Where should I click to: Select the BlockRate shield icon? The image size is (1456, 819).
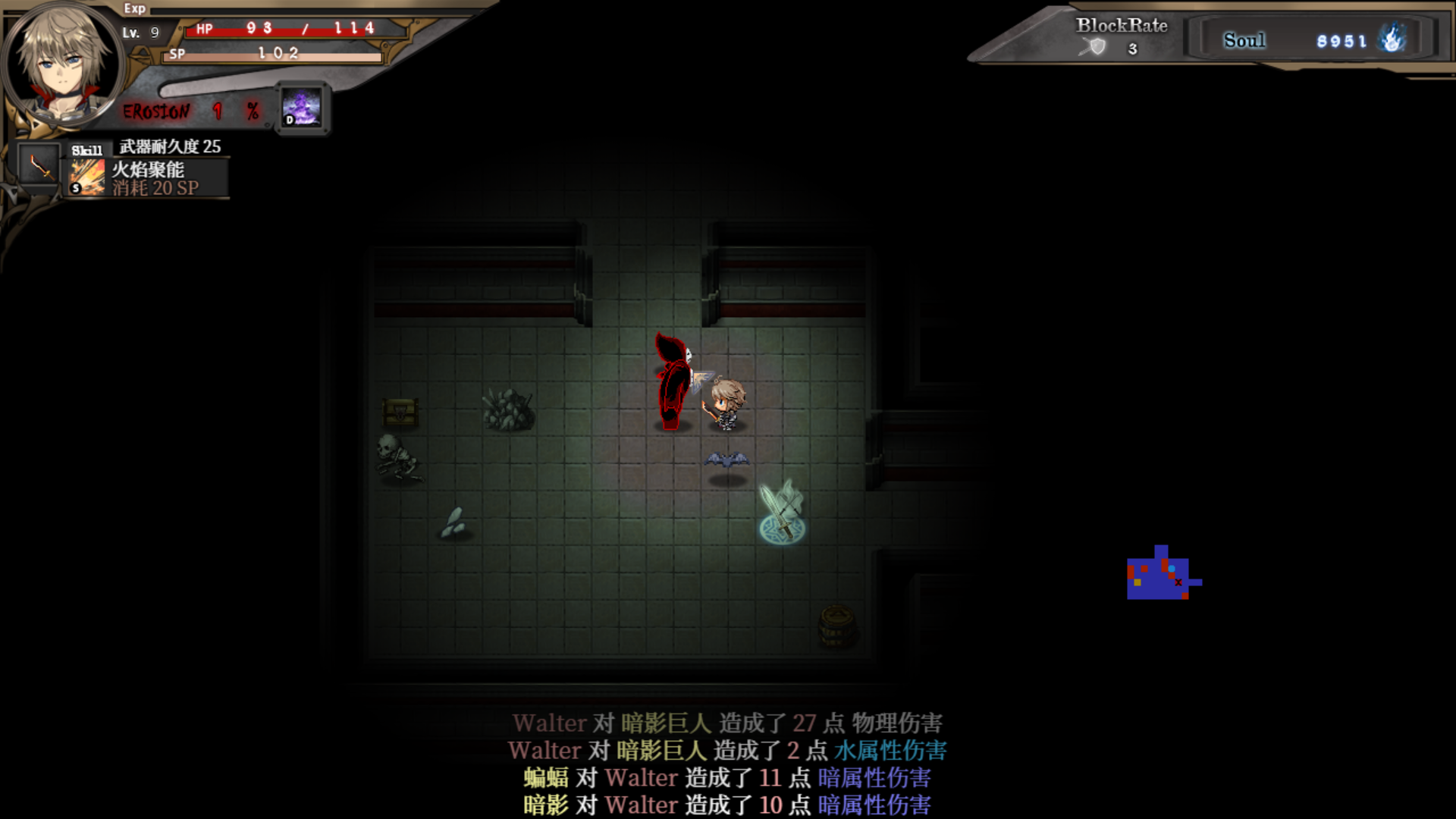coord(1095,48)
